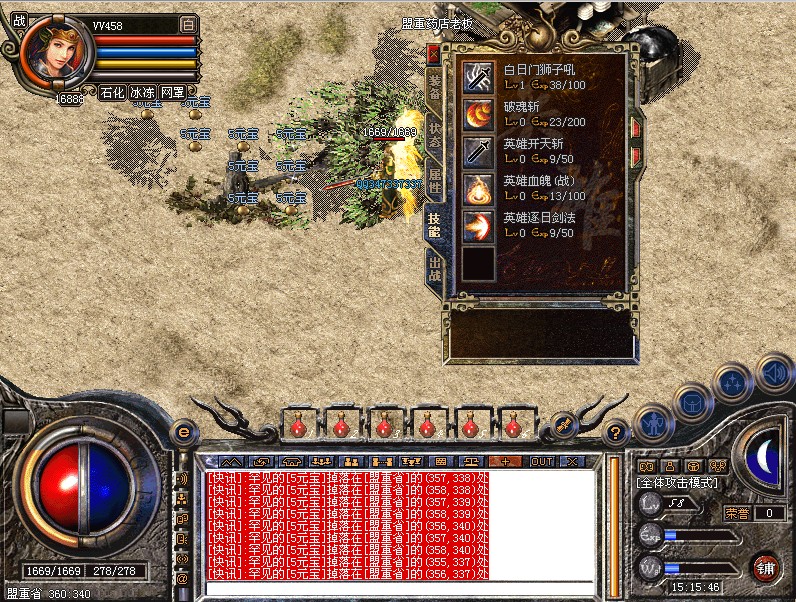Show the 属性 attributes tab

434,179
